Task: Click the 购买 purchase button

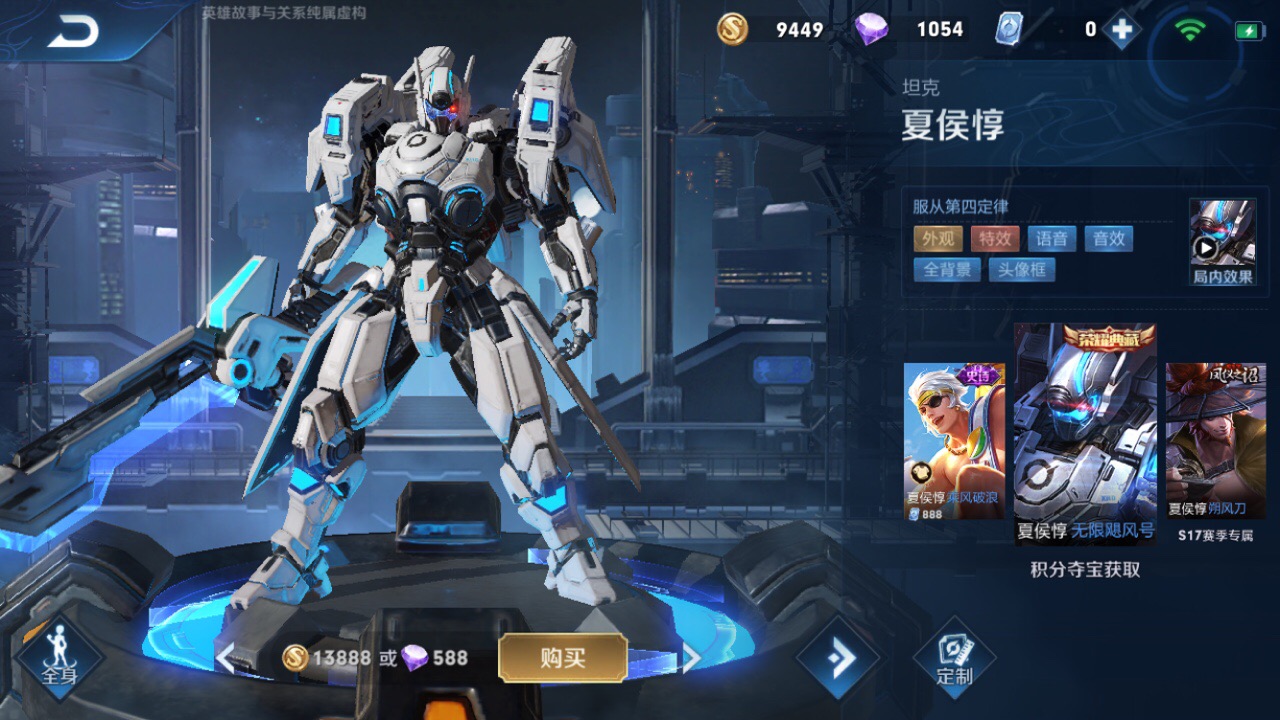Action: click(x=562, y=658)
